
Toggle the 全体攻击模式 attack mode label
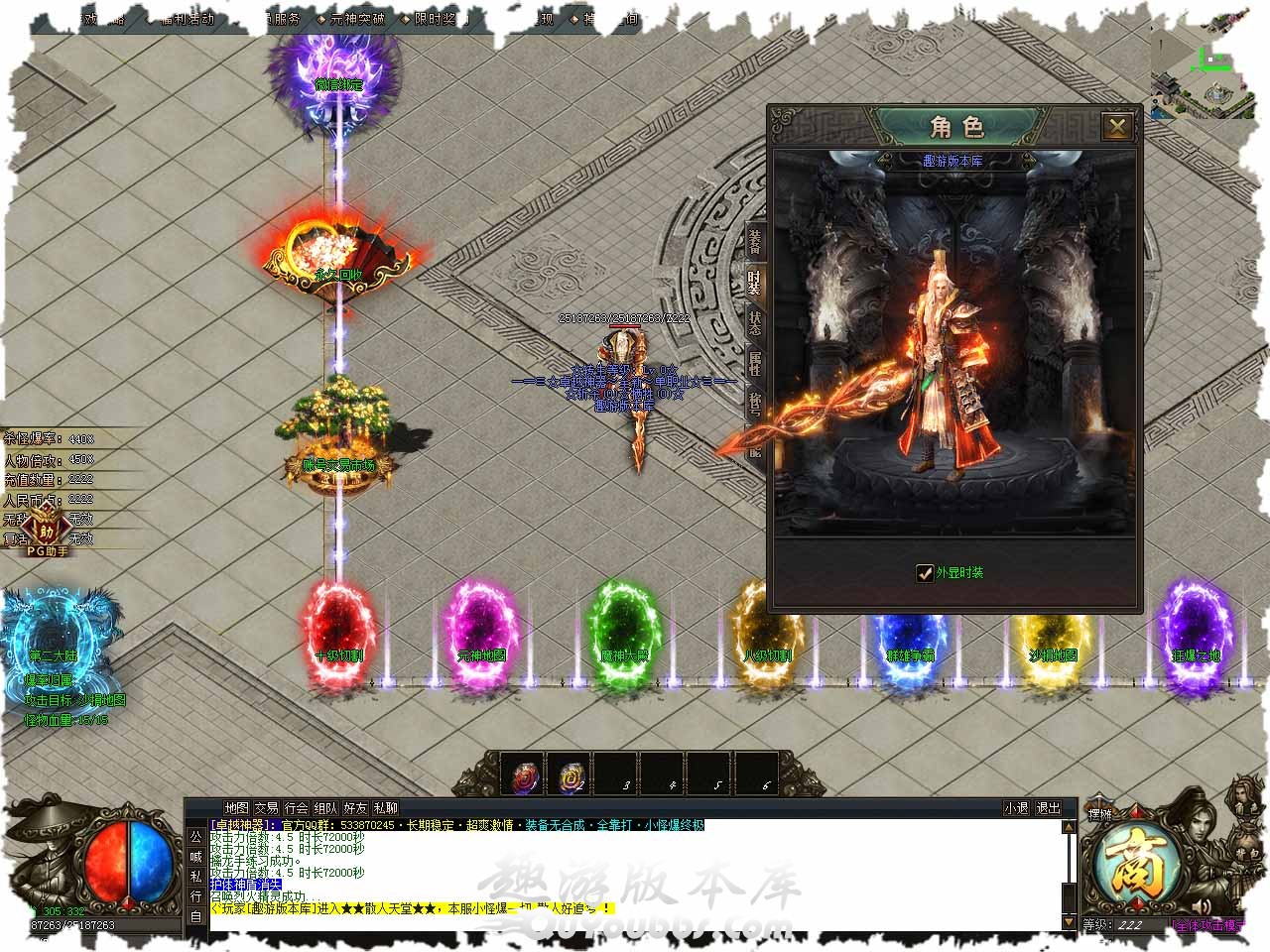pyautogui.click(x=1218, y=924)
